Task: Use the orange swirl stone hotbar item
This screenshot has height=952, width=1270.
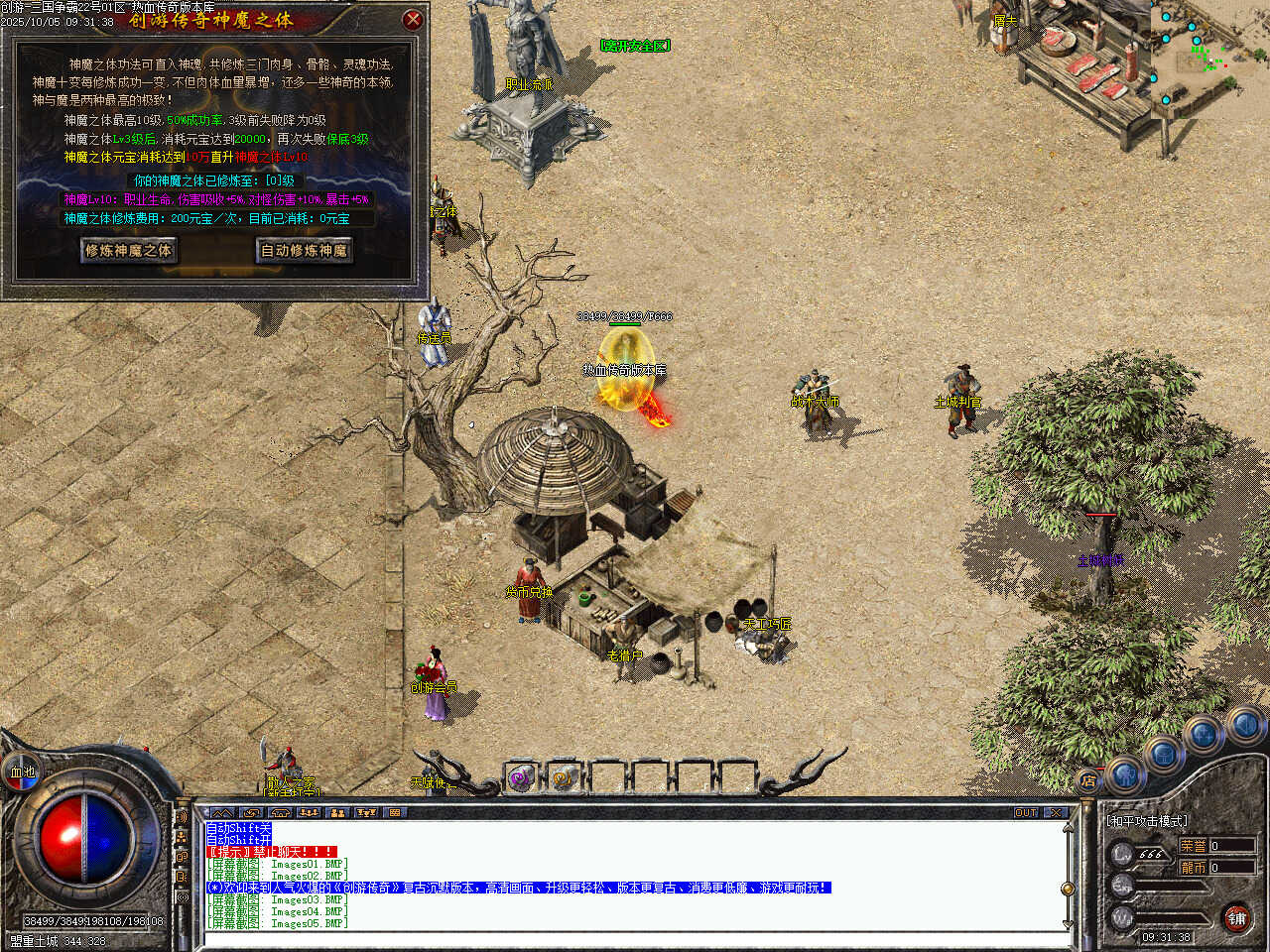Action: (564, 778)
